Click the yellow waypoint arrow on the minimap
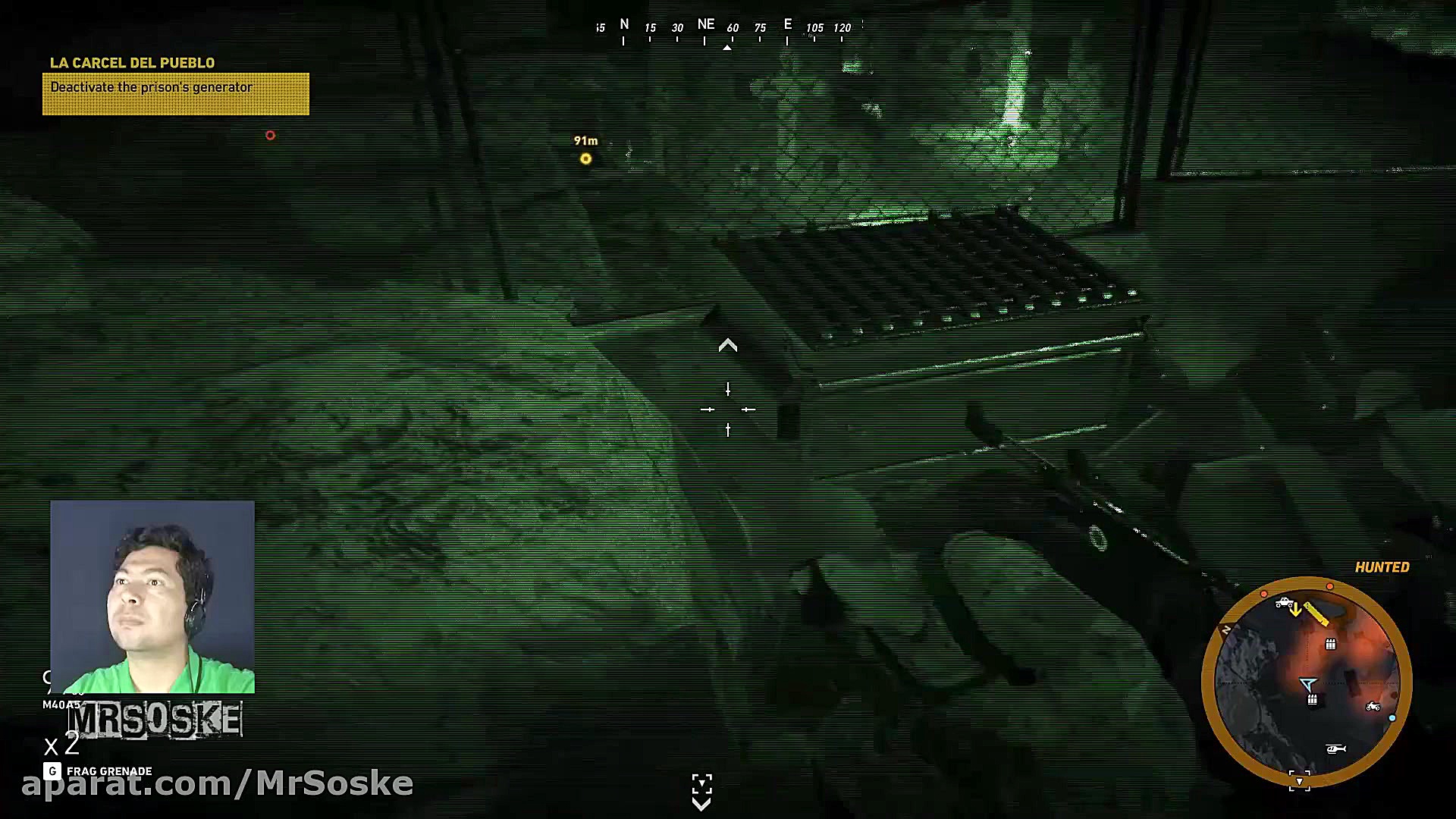This screenshot has height=819, width=1456. point(1296,609)
